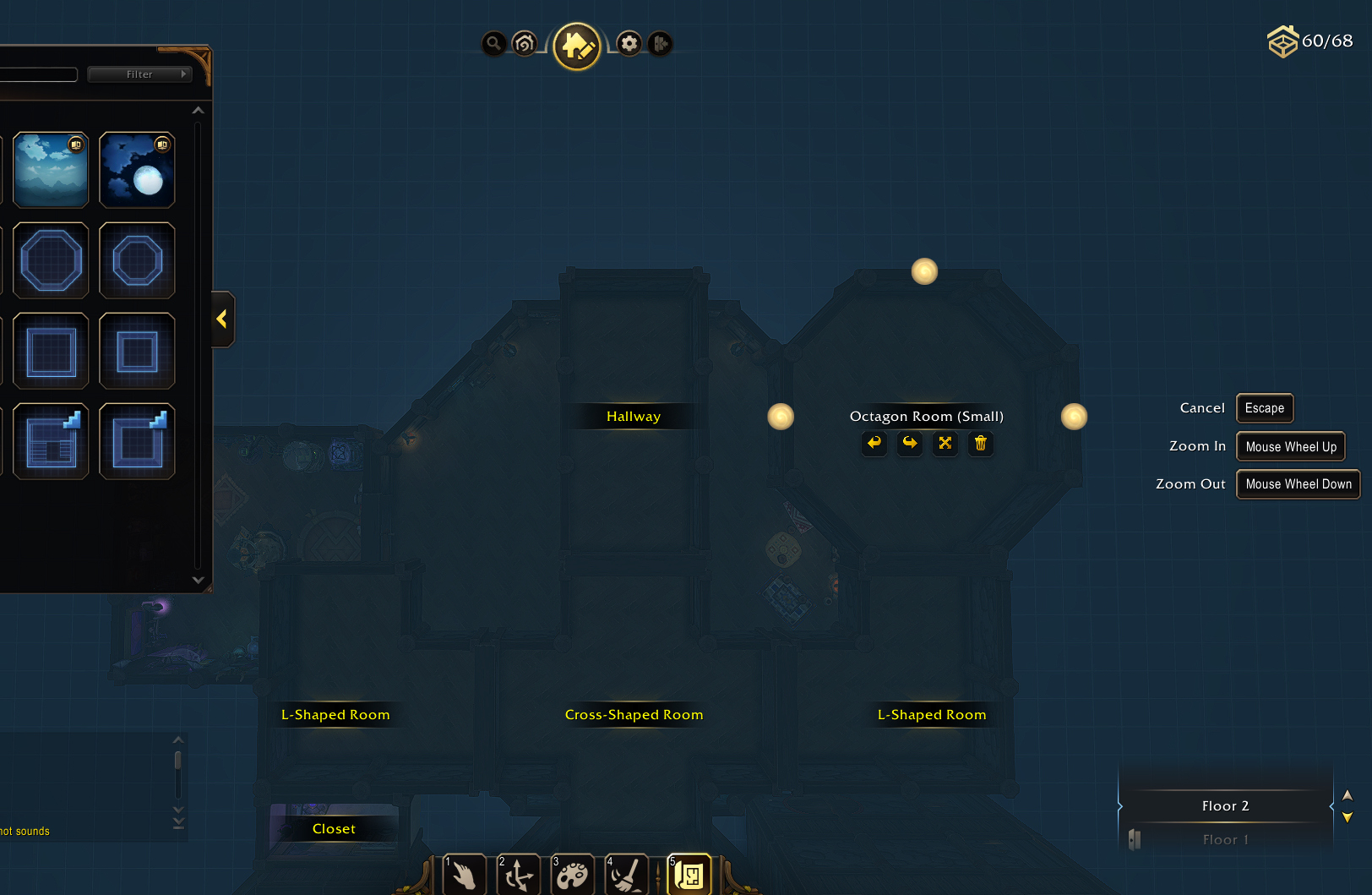Click the crossed arrows move button for the Octagon Room

pos(945,443)
